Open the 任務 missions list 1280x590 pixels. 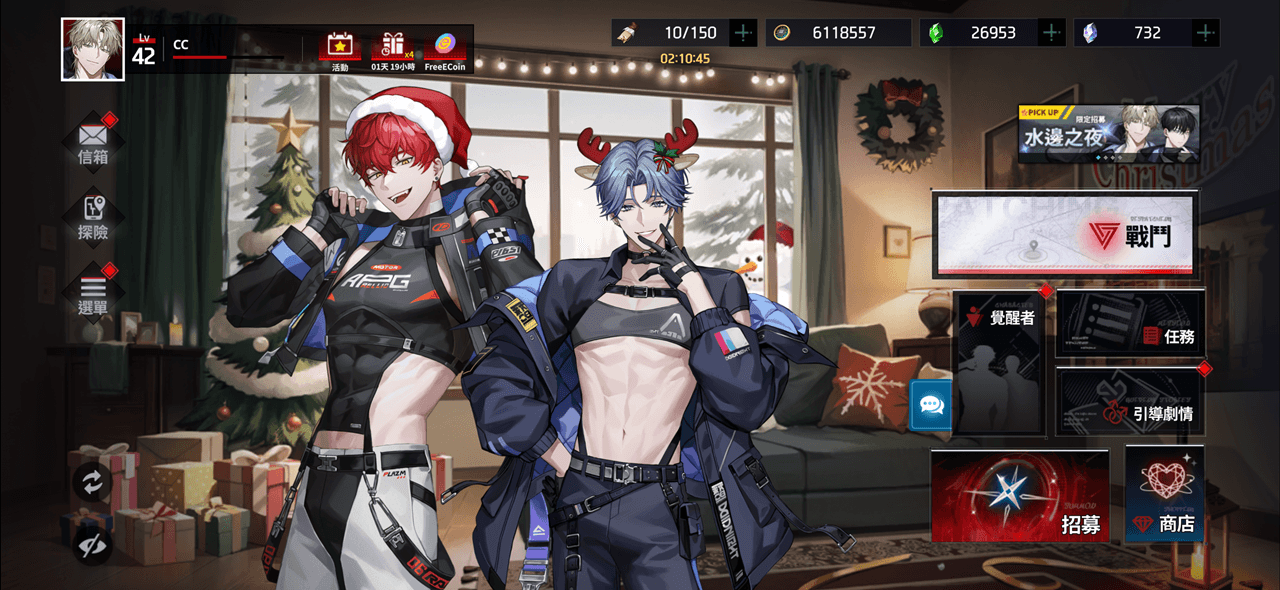[1130, 324]
